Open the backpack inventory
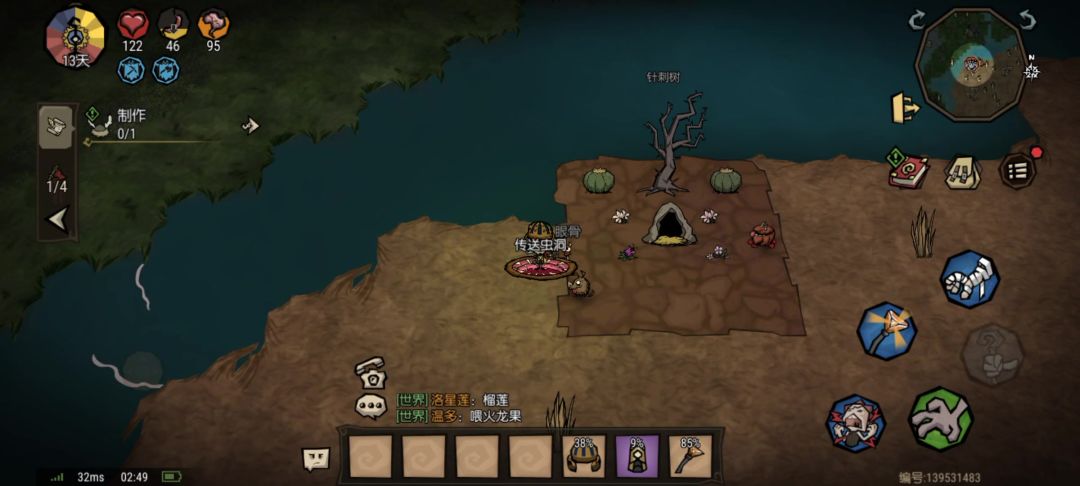Viewport: 1080px width, 486px height. click(x=962, y=171)
